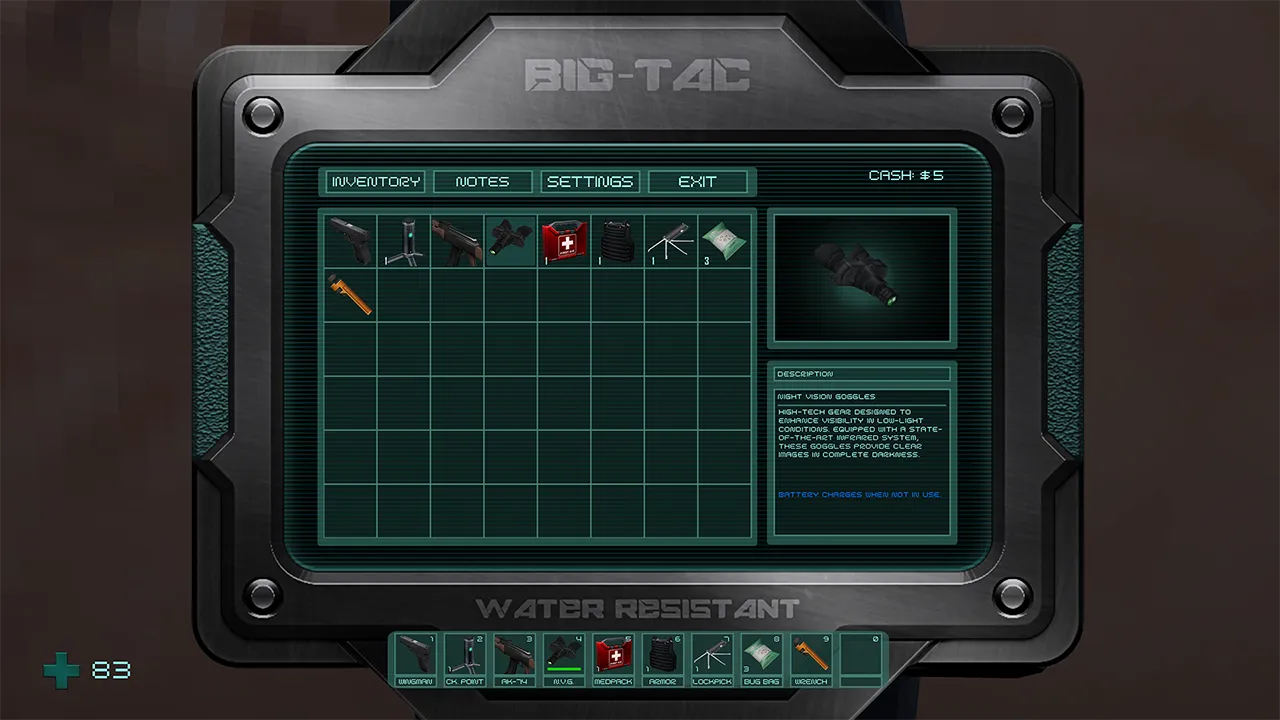Select the checkpoint device in the inventory grid
The width and height of the screenshot is (1280, 720).
404,241
